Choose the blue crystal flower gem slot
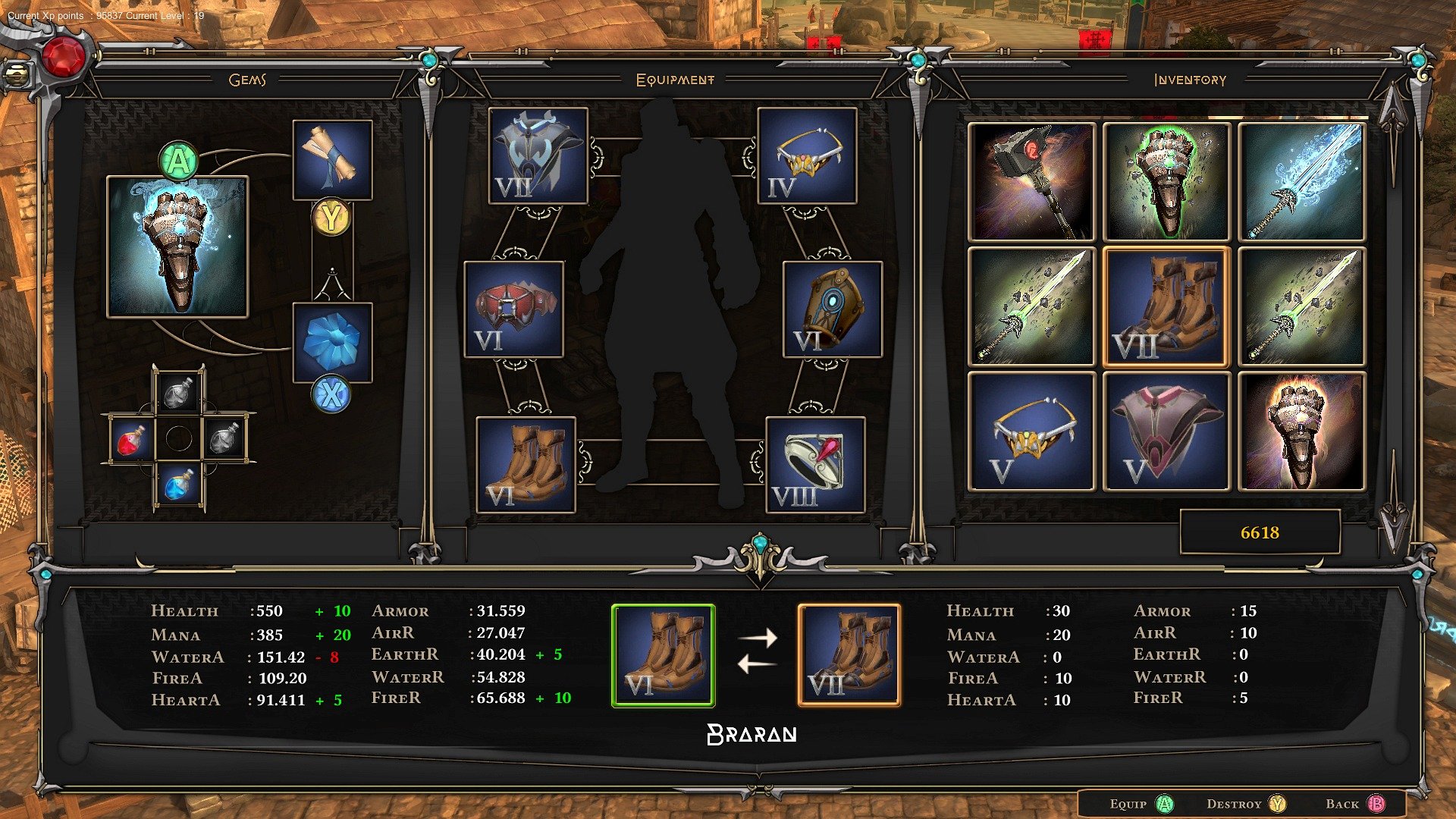The image size is (1456, 819). [332, 342]
